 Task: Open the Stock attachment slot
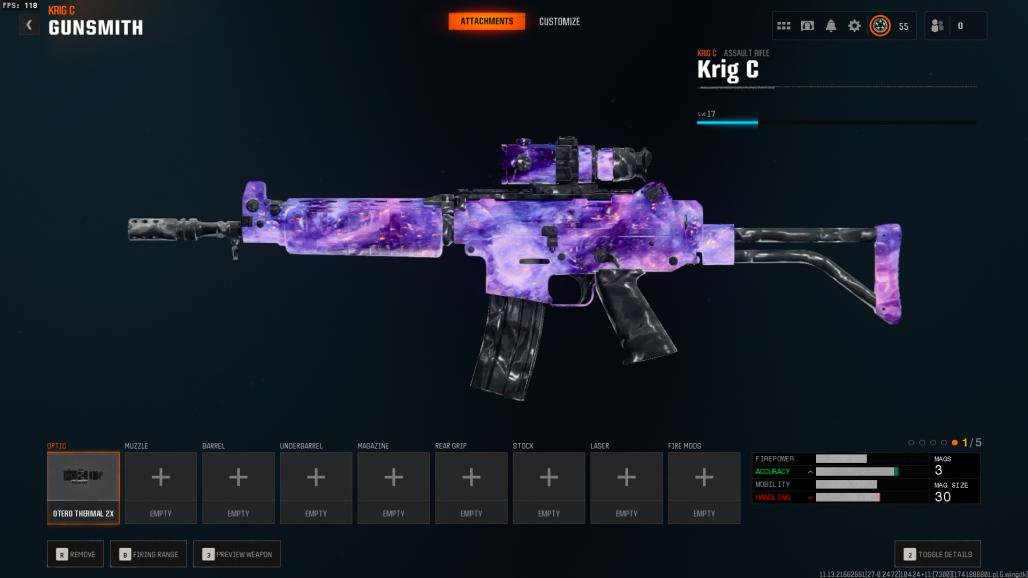549,487
